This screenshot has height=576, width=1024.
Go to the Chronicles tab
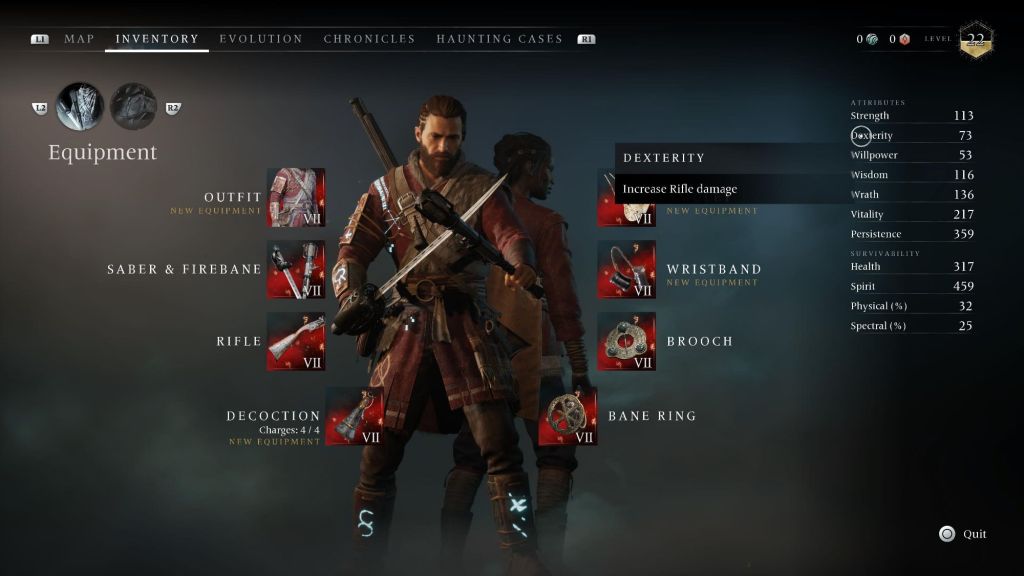[369, 39]
